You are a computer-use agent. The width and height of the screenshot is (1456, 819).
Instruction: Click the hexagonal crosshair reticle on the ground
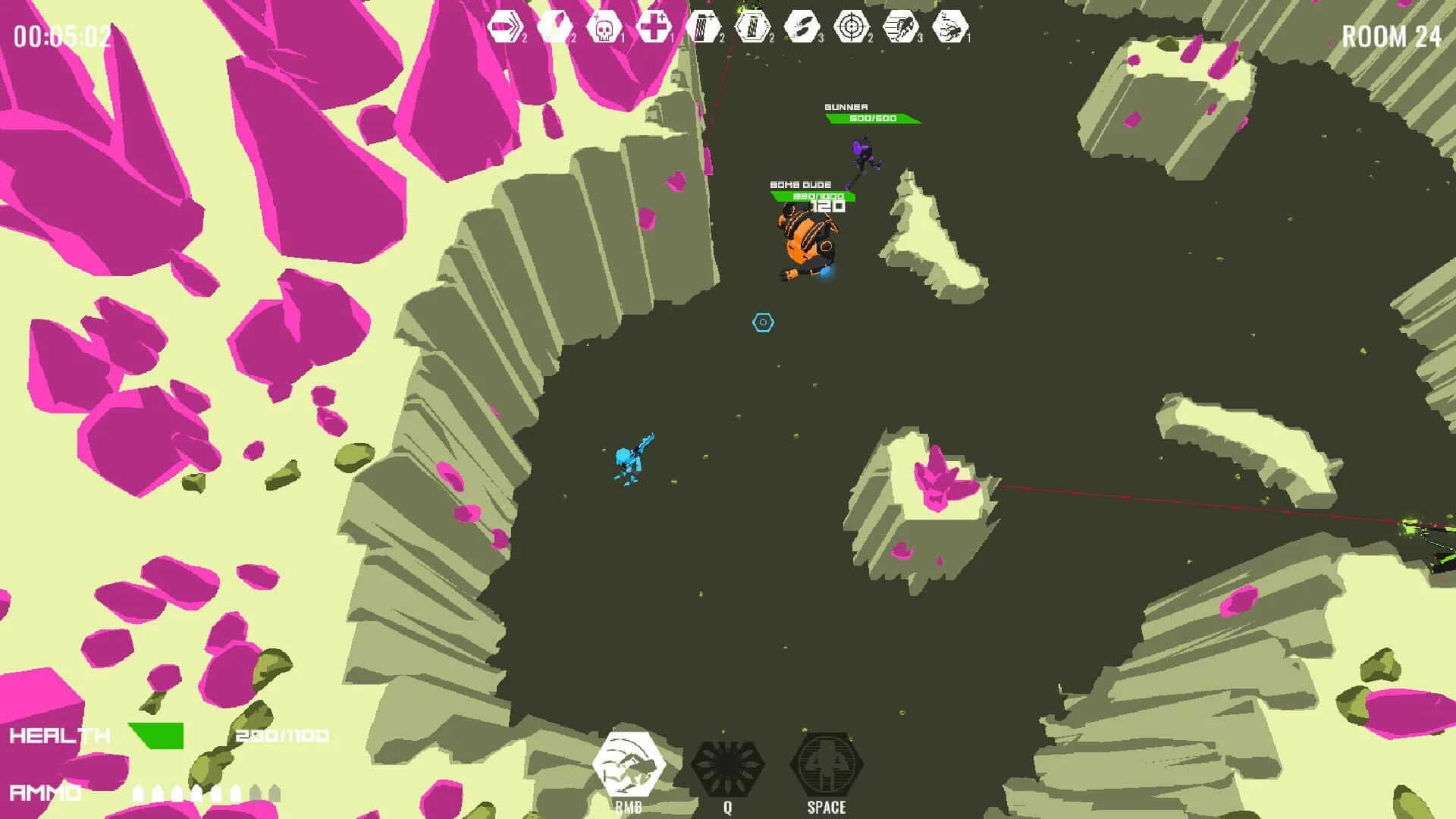[x=762, y=322]
